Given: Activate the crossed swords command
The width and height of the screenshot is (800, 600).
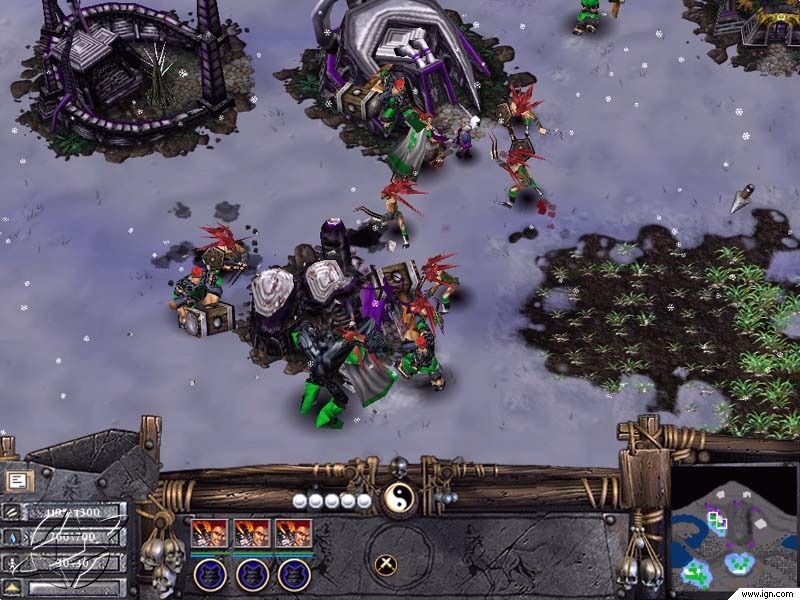Looking at the screenshot, I should tap(386, 566).
